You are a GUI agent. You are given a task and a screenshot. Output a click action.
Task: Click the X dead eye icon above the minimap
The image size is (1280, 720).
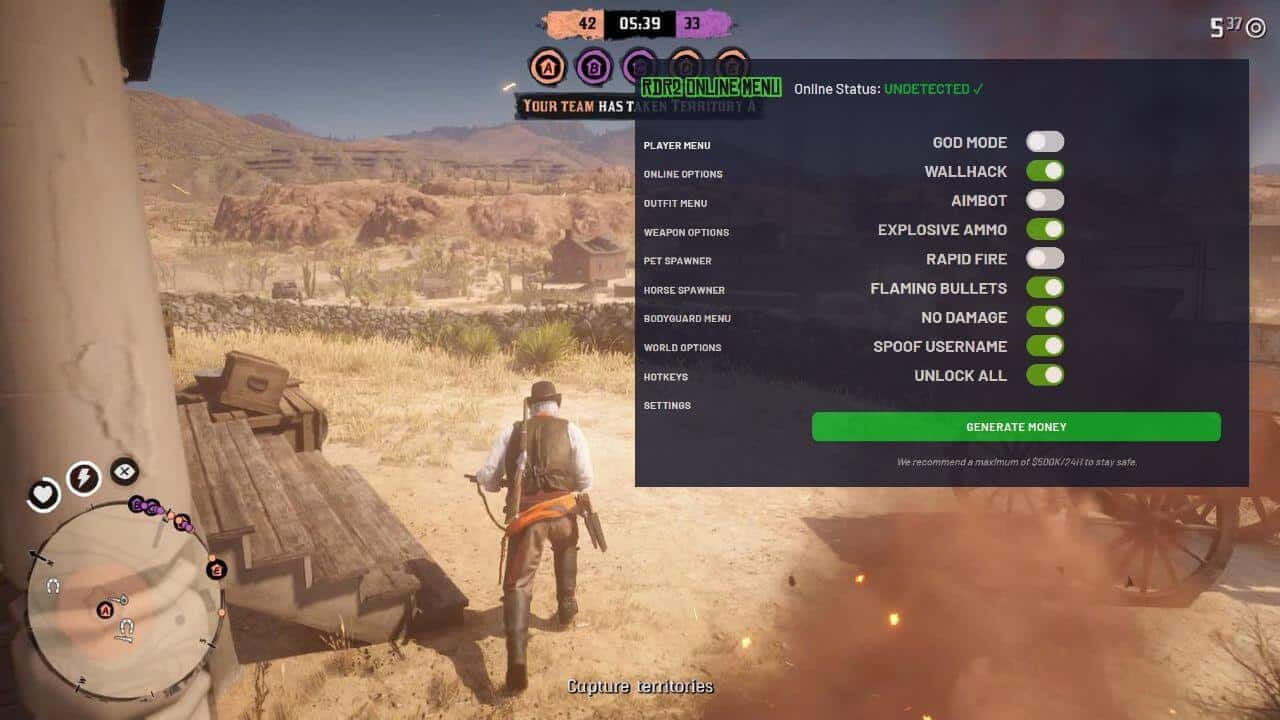click(123, 472)
